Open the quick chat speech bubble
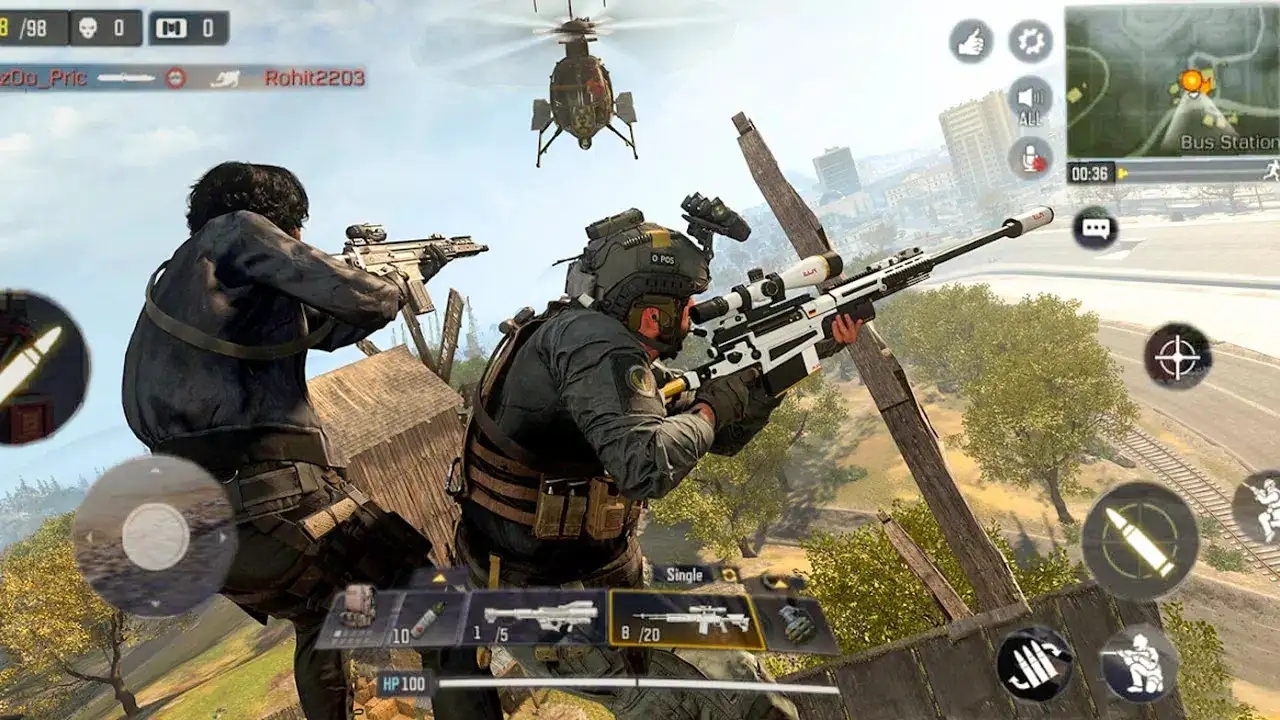Image resolution: width=1280 pixels, height=720 pixels. click(1095, 228)
